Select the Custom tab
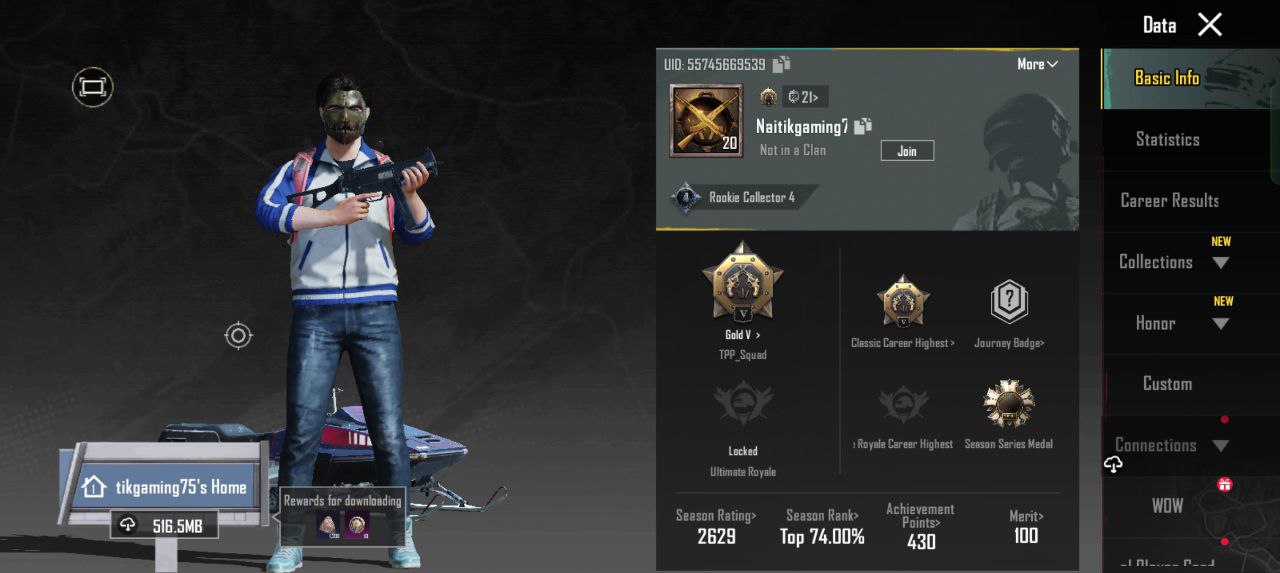This screenshot has height=573, width=1280. pos(1167,384)
